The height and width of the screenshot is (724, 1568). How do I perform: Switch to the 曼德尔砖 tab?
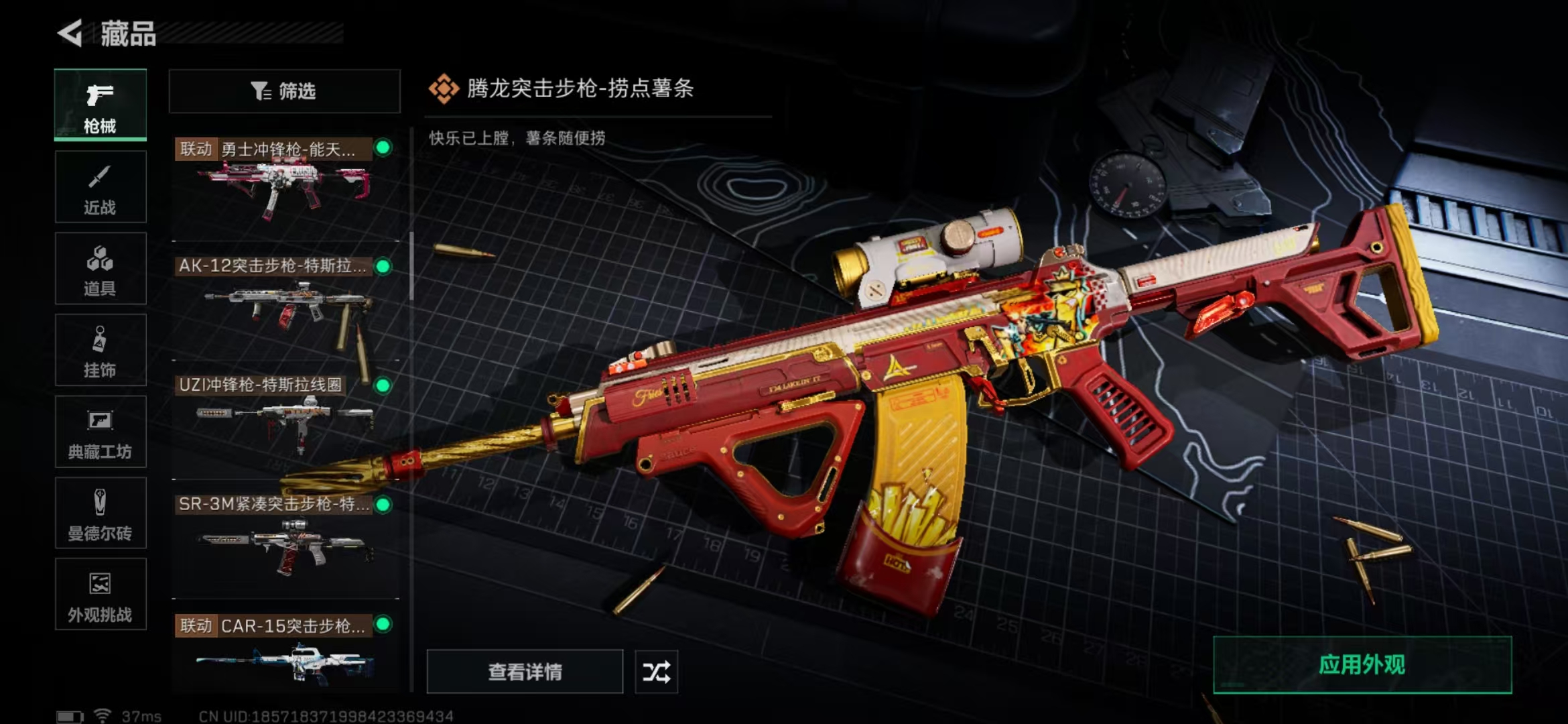(101, 514)
